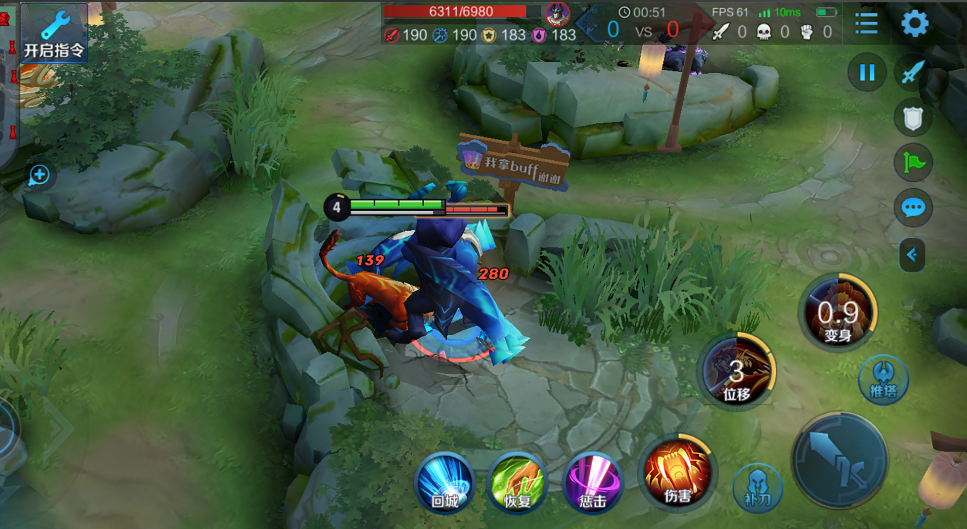The height and width of the screenshot is (529, 967).
Task: Open the settings gear
Action: (x=915, y=24)
